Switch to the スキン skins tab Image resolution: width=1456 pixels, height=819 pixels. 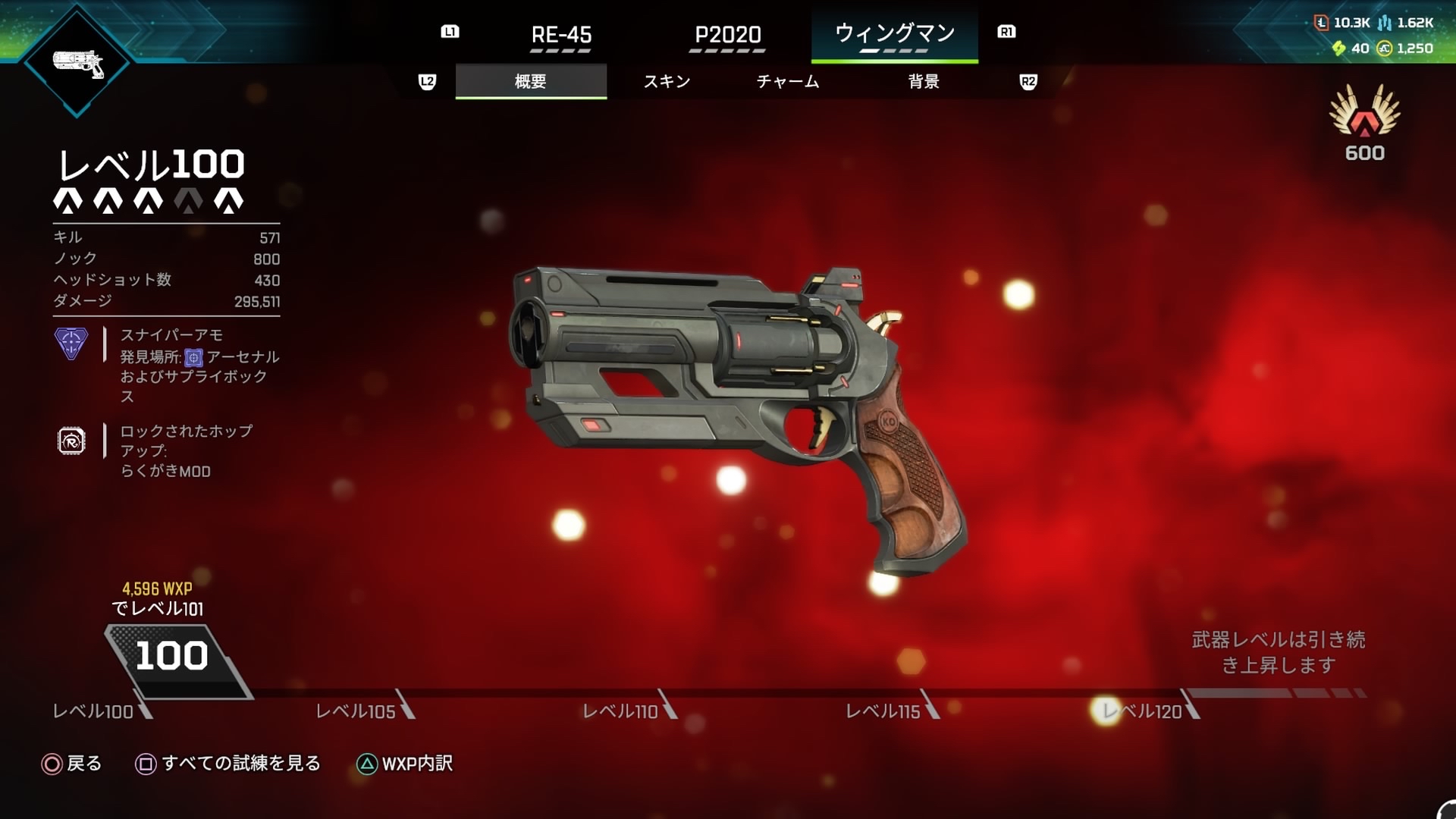point(667,81)
